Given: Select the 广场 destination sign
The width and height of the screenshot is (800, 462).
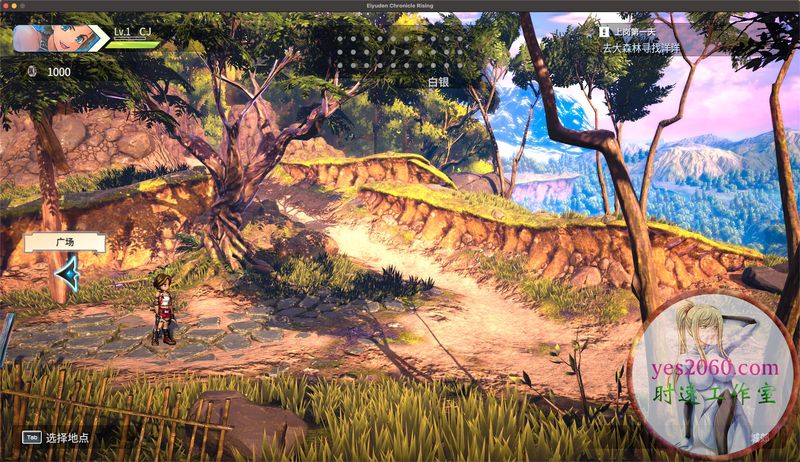Looking at the screenshot, I should (65, 242).
